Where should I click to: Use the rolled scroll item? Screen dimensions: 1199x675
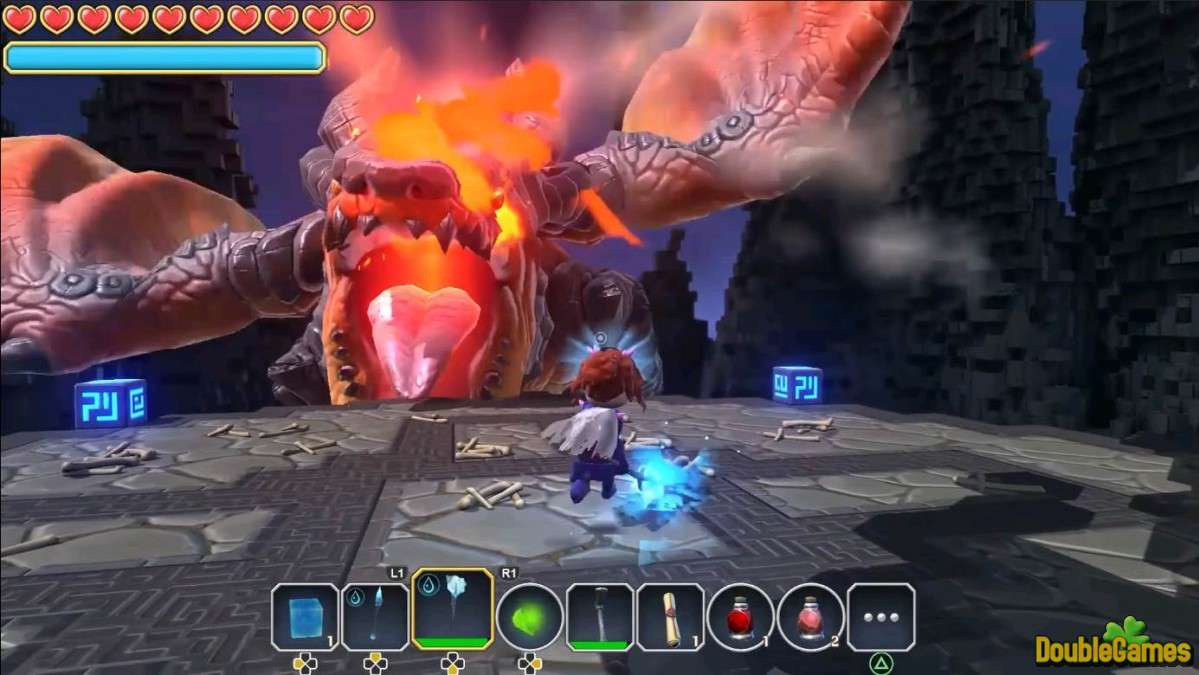670,616
